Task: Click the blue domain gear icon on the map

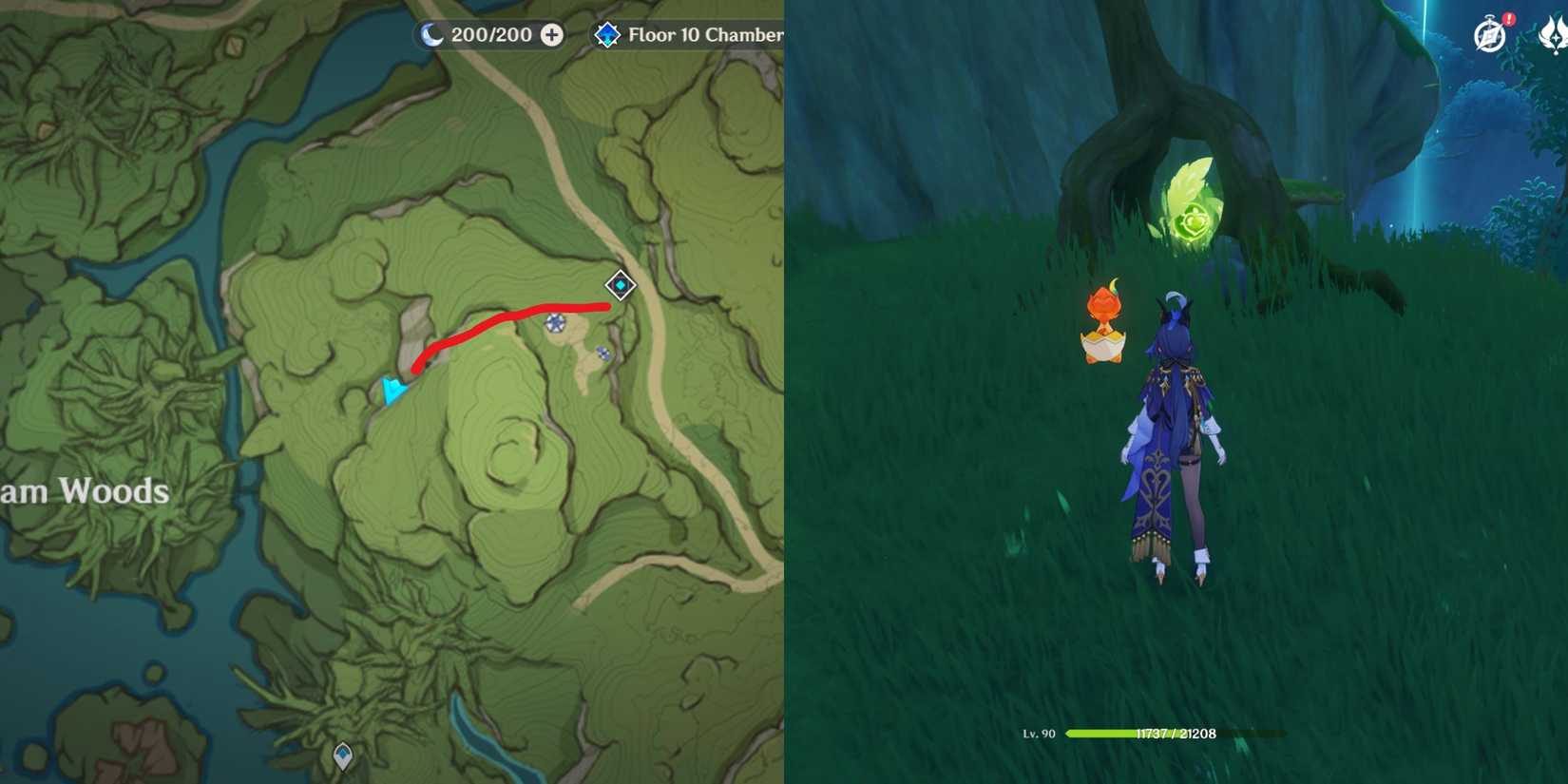Action: (554, 324)
